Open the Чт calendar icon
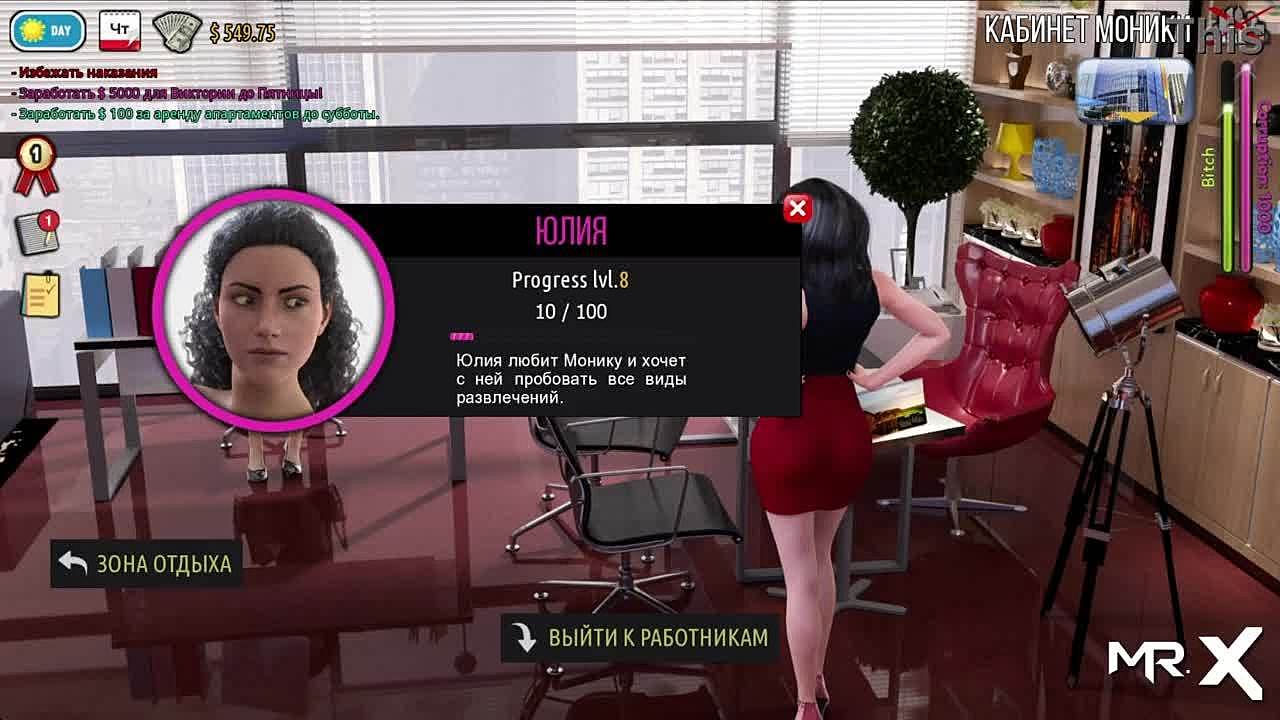 (x=119, y=31)
